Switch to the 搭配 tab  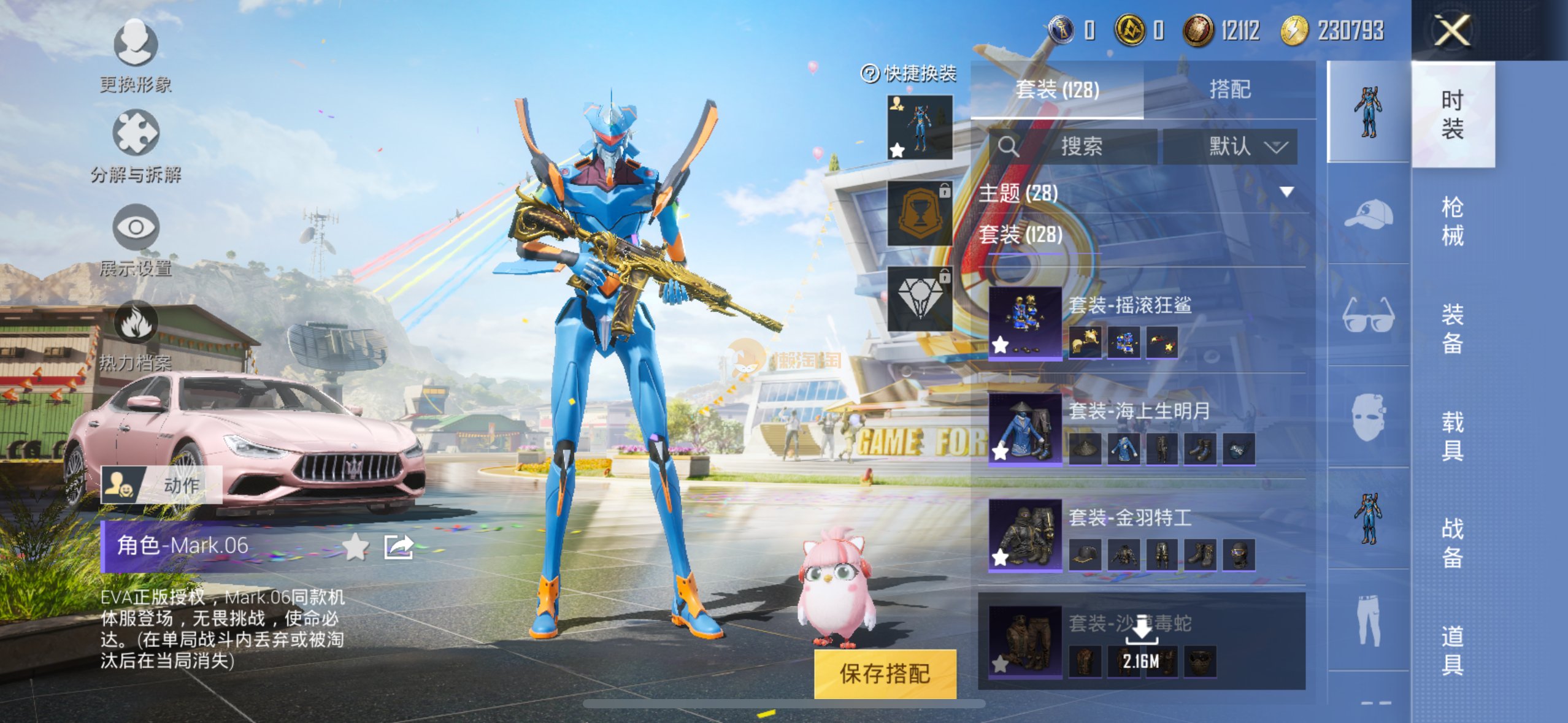[x=1229, y=90]
